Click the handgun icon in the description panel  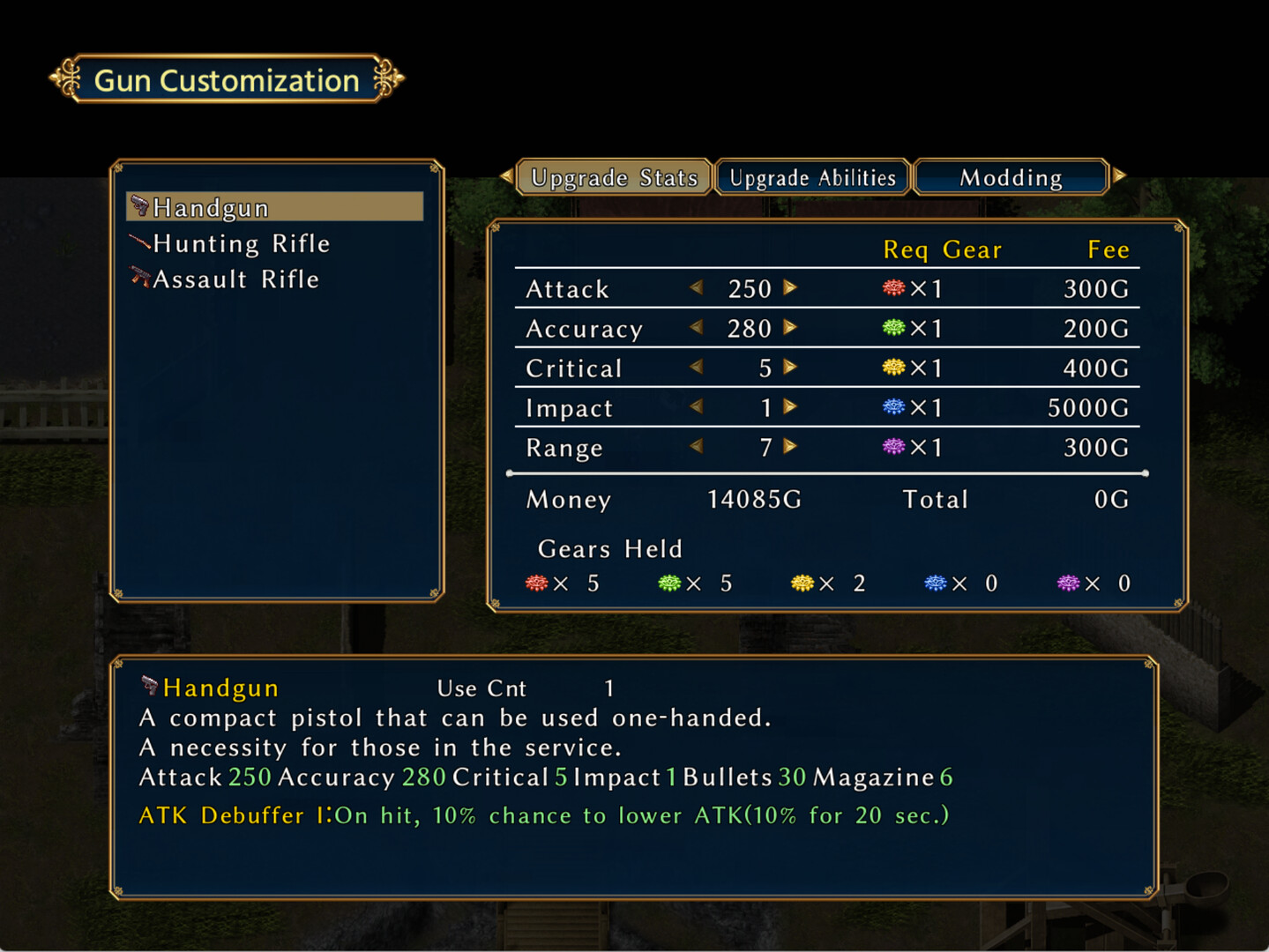click(x=149, y=686)
